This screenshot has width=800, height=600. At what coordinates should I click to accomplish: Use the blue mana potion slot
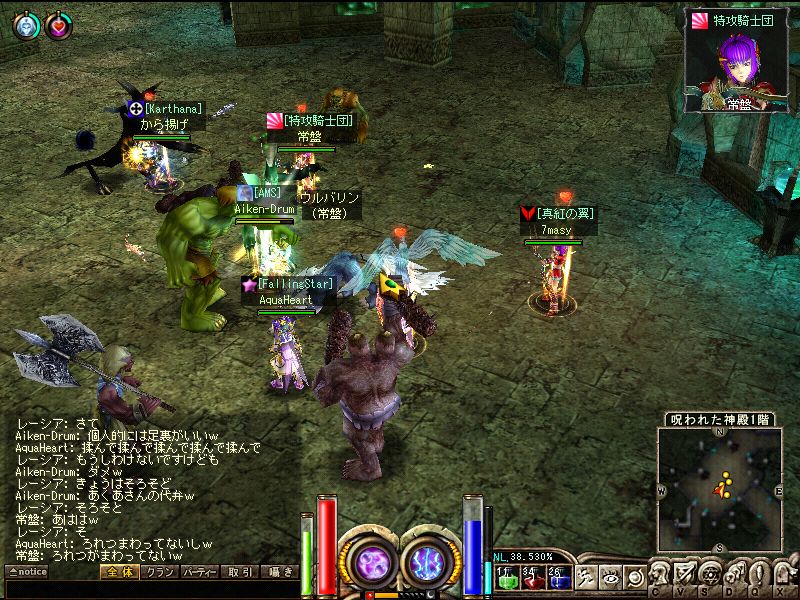557,577
